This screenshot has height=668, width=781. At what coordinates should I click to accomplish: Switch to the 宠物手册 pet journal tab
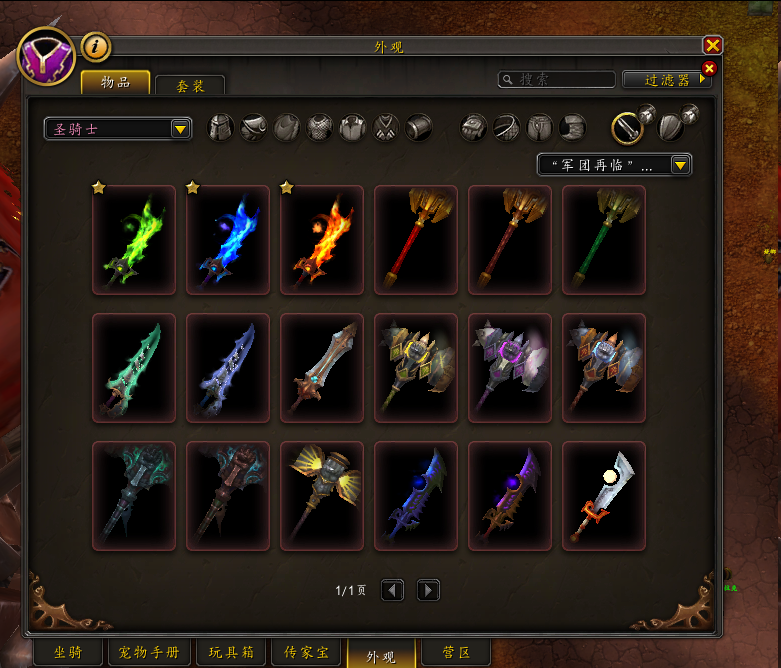coord(149,653)
